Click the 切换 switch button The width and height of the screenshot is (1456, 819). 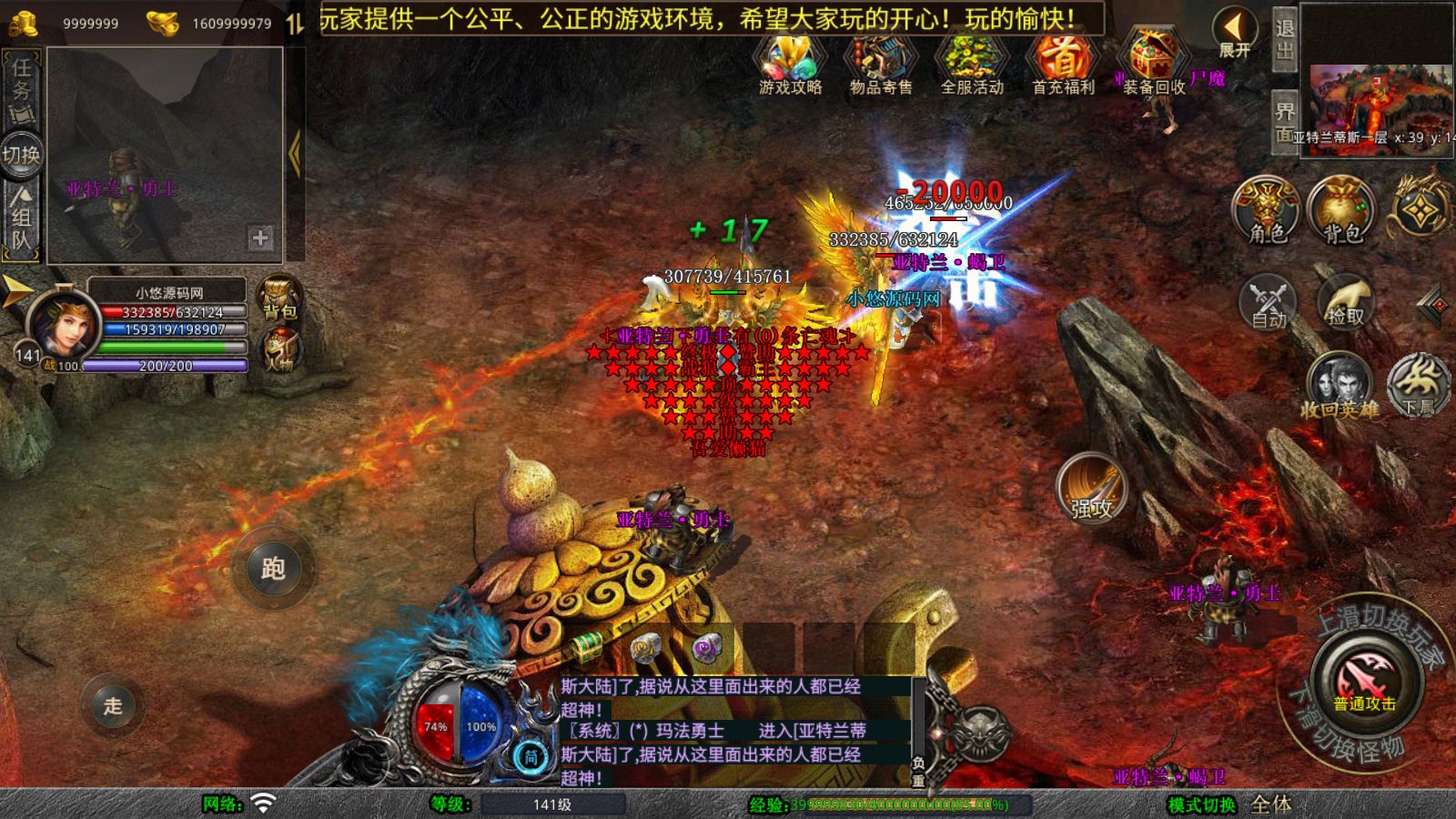[22, 155]
